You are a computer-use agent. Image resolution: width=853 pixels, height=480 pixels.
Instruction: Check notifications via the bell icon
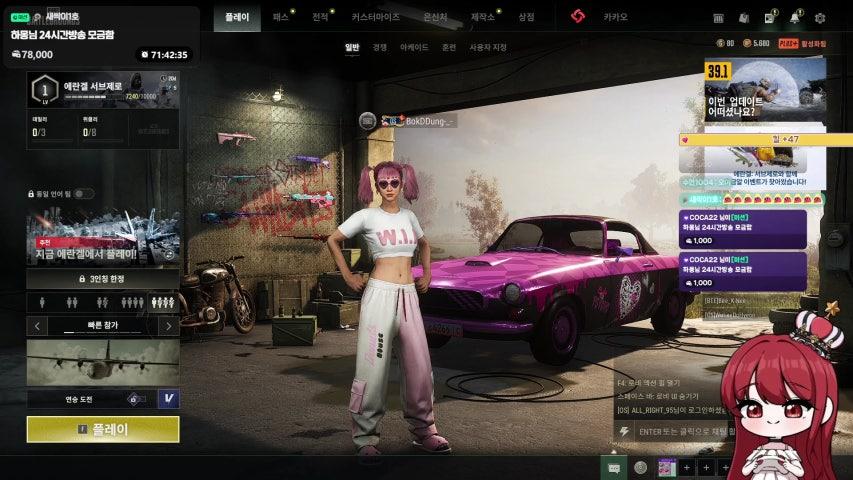(x=795, y=18)
